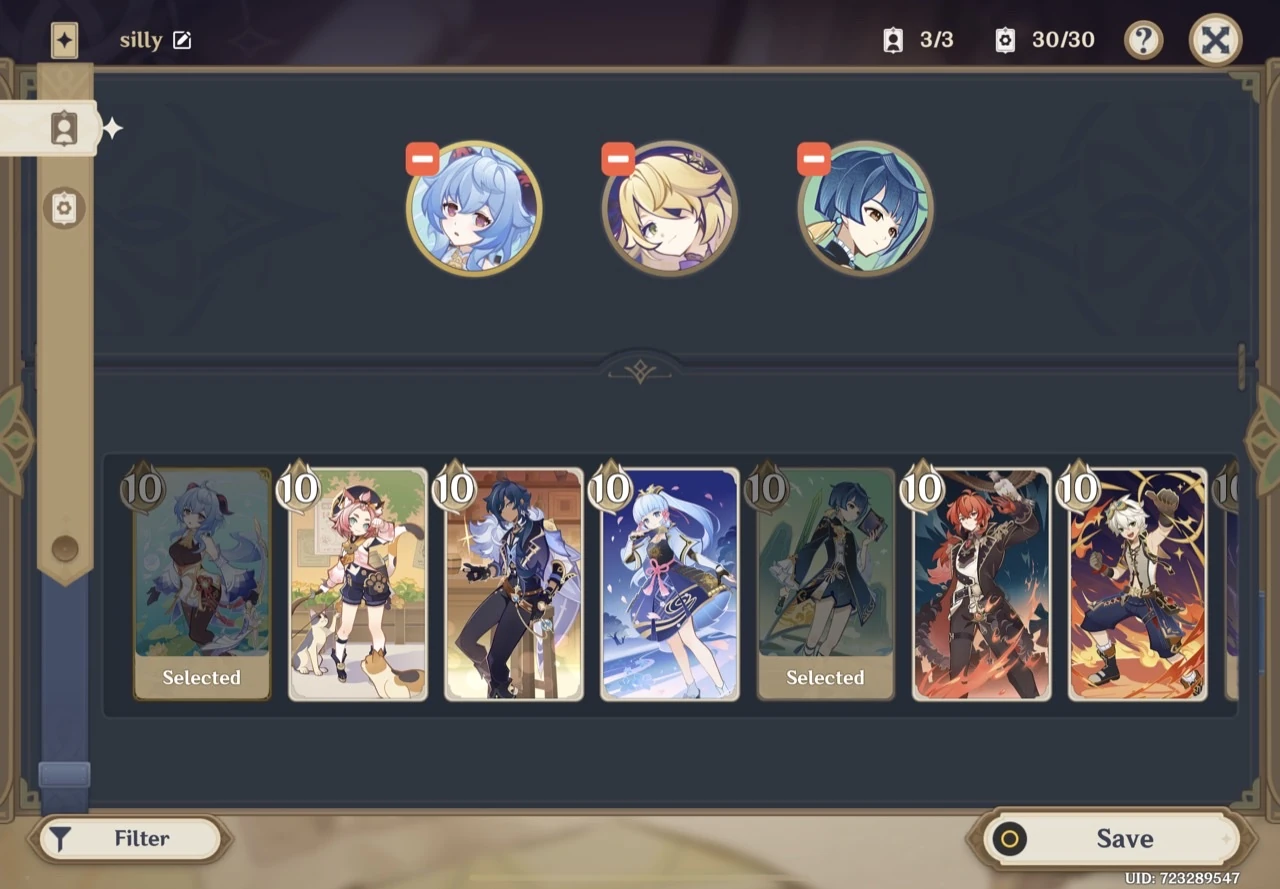
Task: Remove Xingqiu via the red minus button
Action: point(813,157)
